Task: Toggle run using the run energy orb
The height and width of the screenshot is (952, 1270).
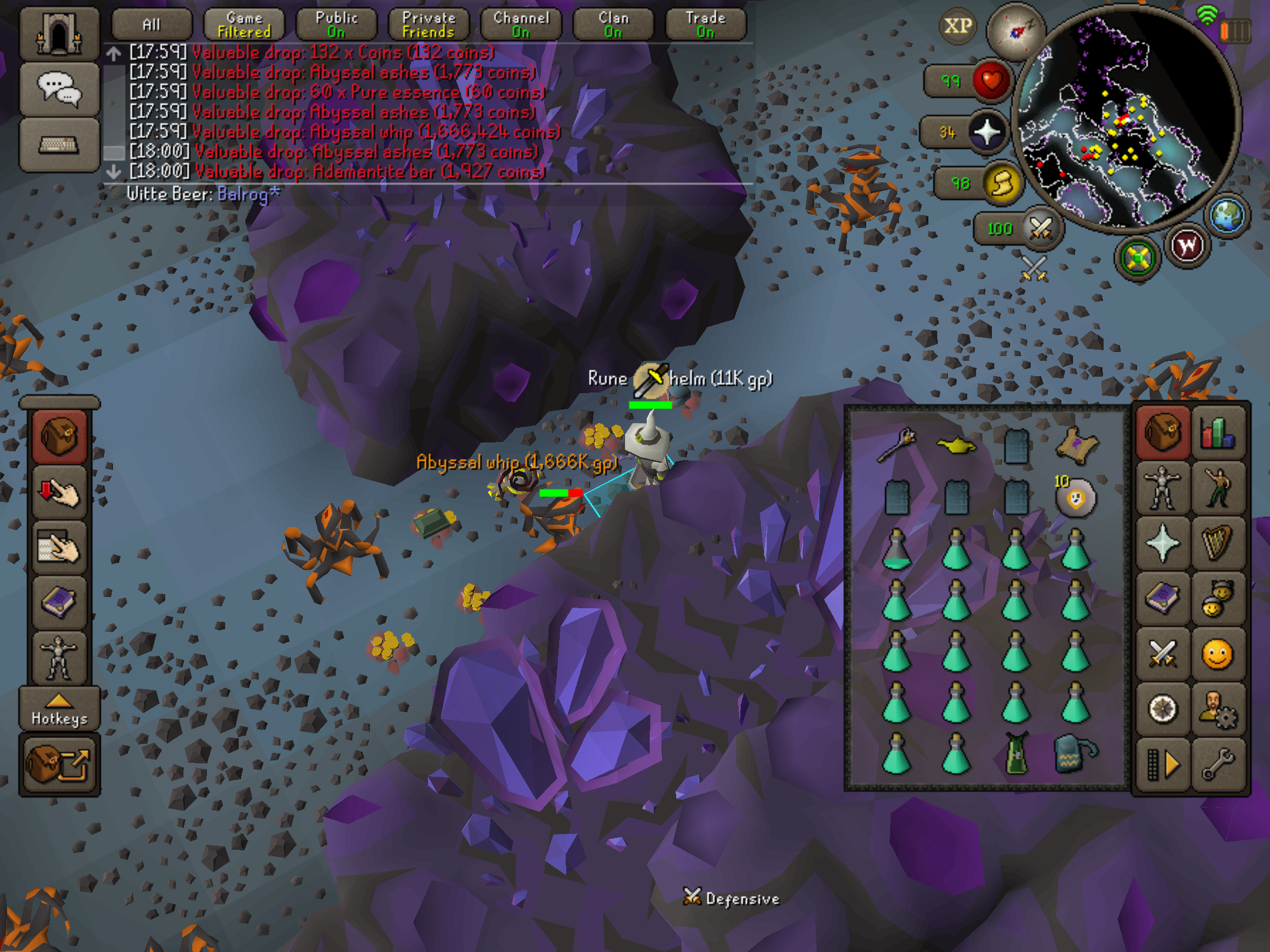Action: [1002, 183]
